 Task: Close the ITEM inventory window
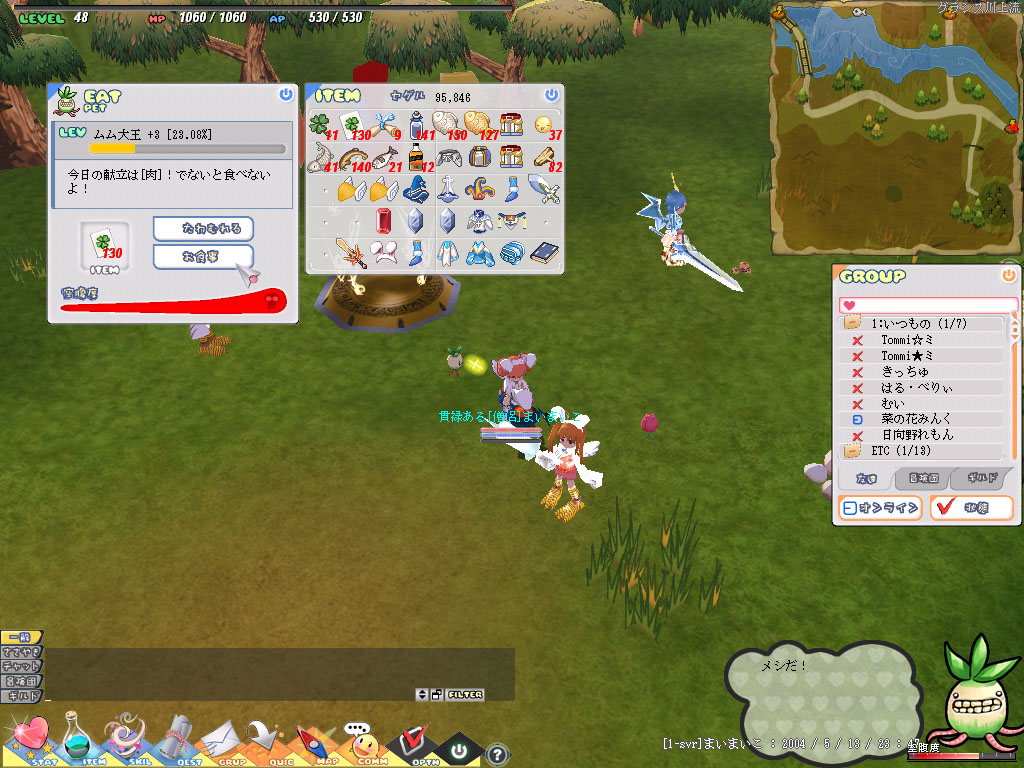[551, 94]
